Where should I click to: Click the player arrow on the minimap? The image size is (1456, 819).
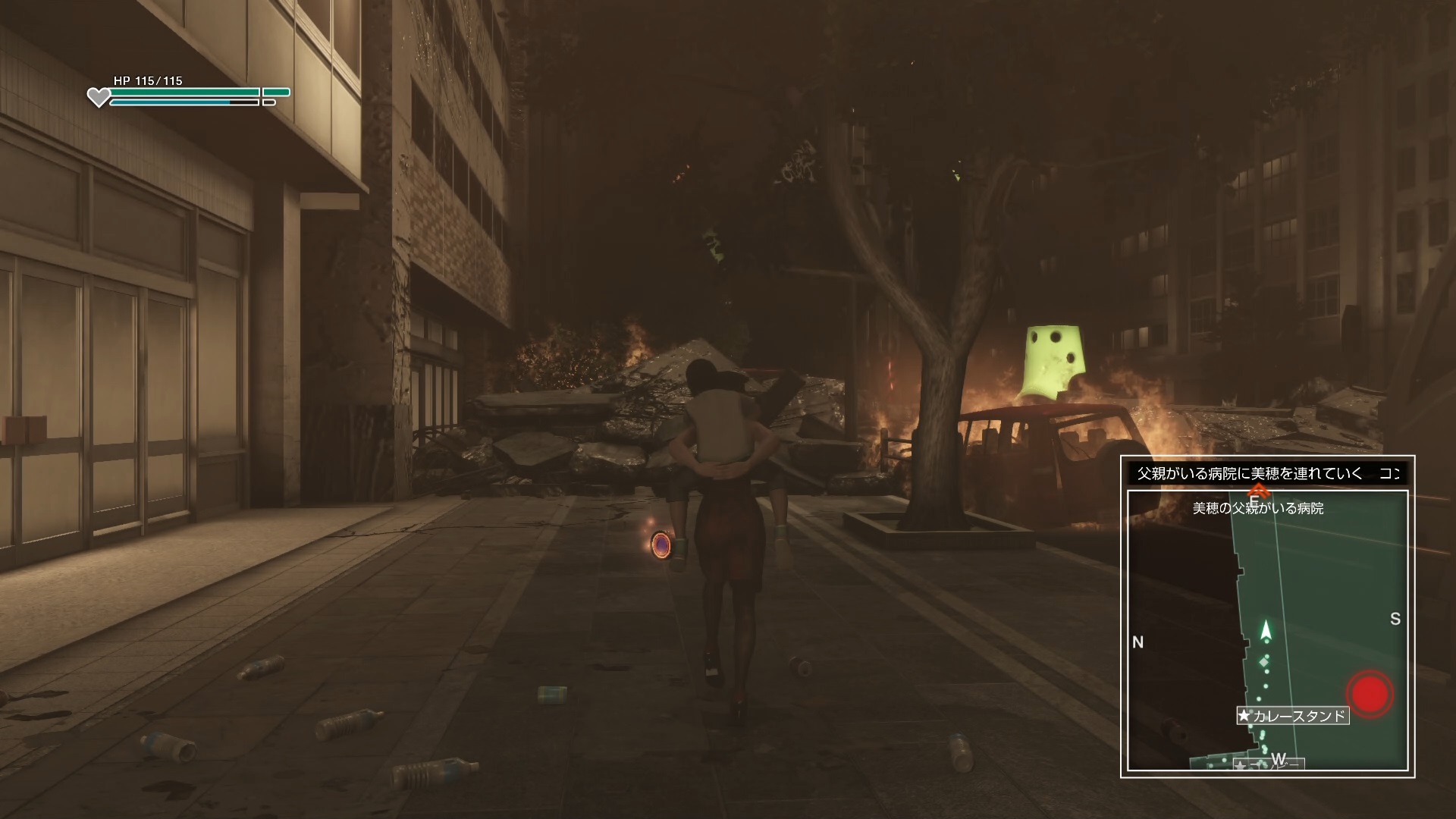pos(1265,630)
